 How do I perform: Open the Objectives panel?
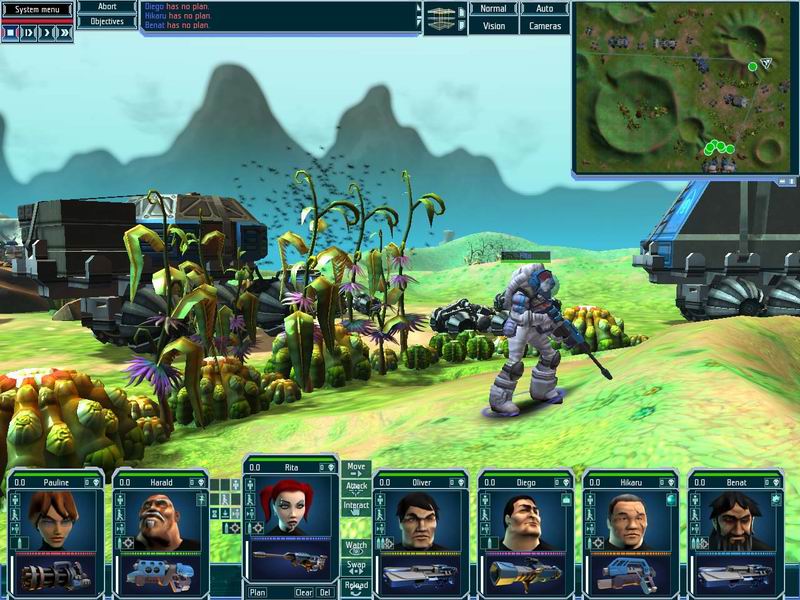coord(107,21)
